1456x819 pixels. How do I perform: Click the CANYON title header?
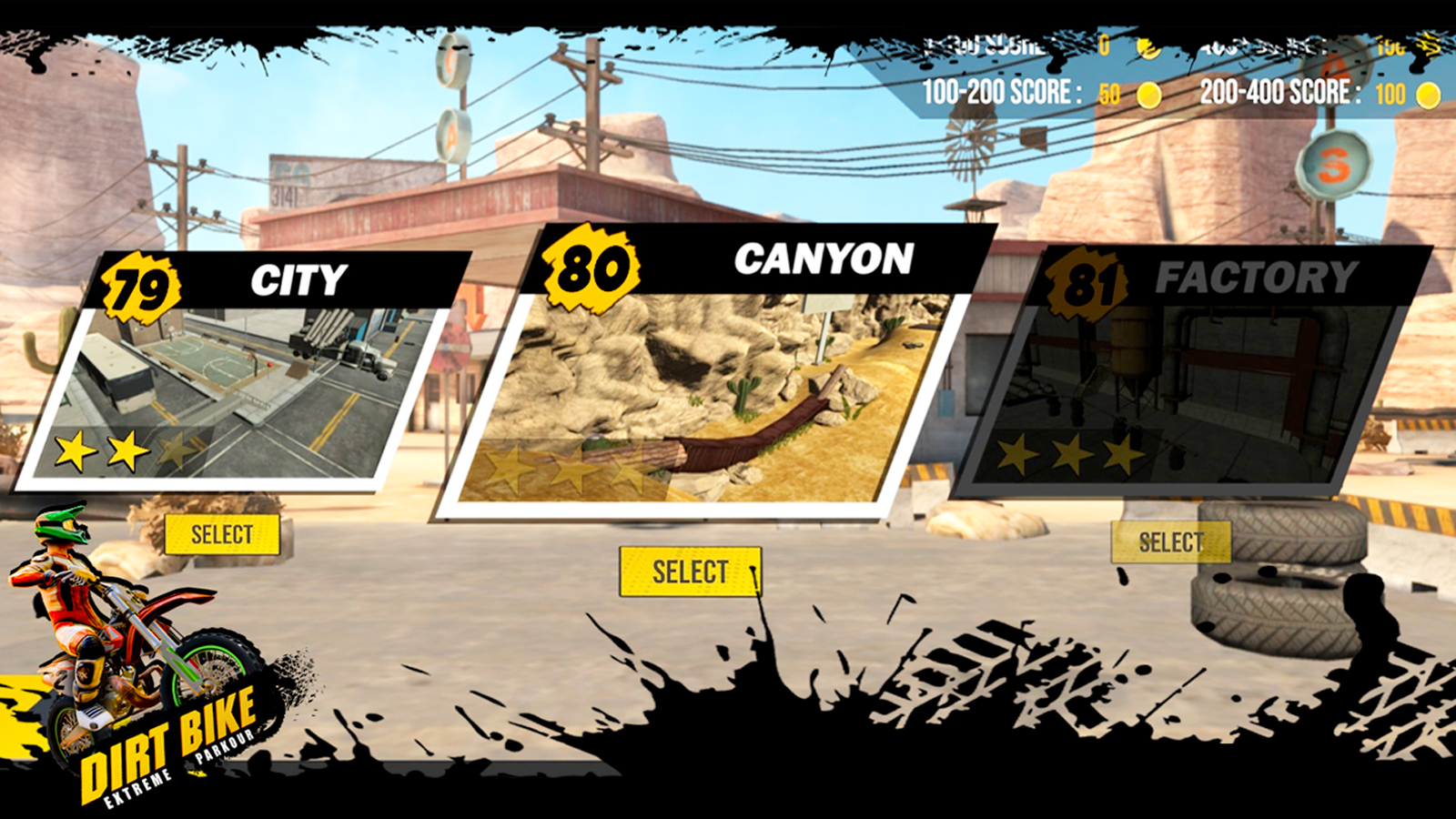pos(824,259)
